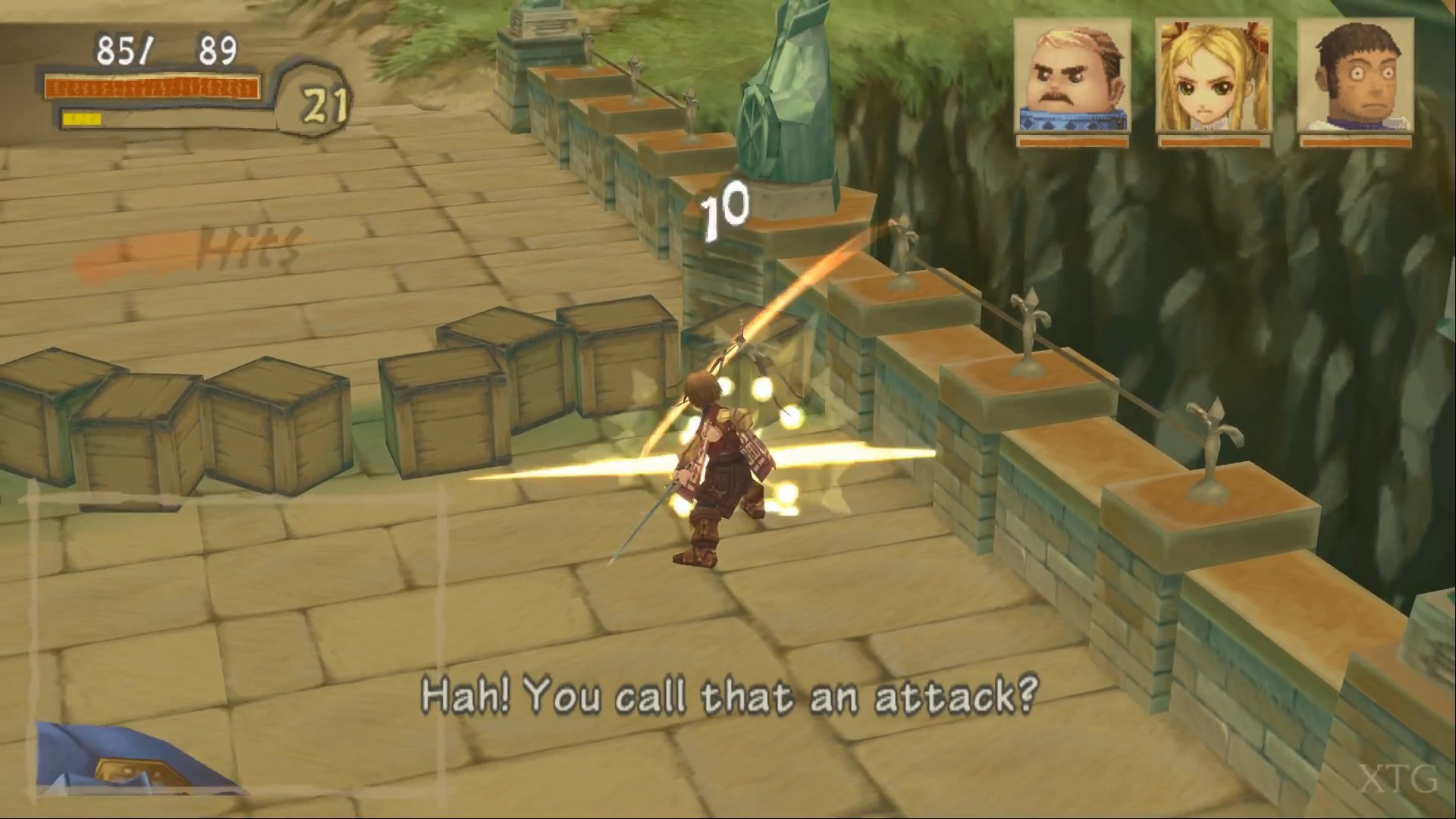Image resolution: width=1456 pixels, height=819 pixels.
Task: Expand the mustached man's status panel
Action: tap(1072, 83)
